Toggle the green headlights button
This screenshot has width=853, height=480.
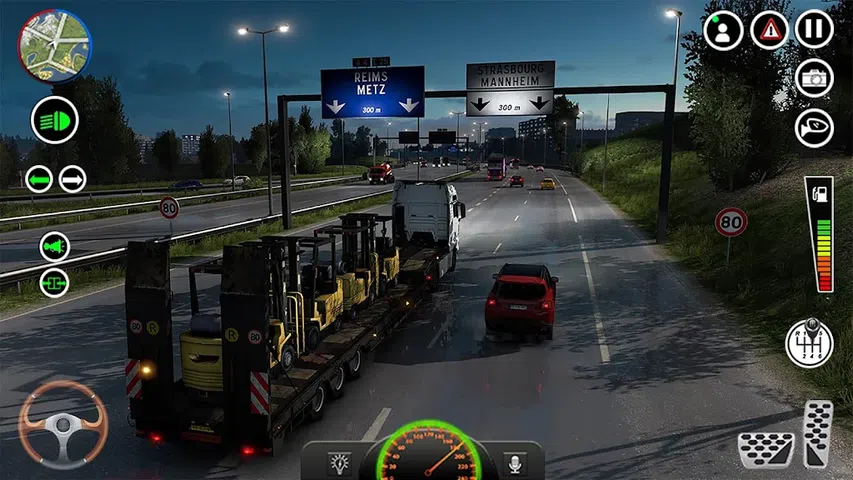[55, 120]
